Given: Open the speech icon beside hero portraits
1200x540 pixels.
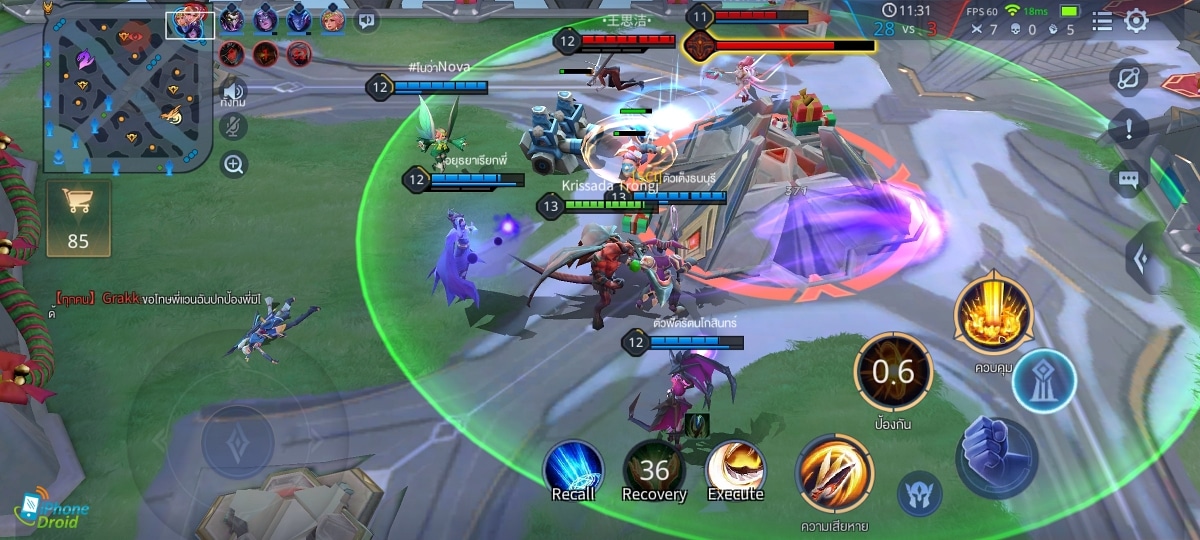Looking at the screenshot, I should [366, 19].
